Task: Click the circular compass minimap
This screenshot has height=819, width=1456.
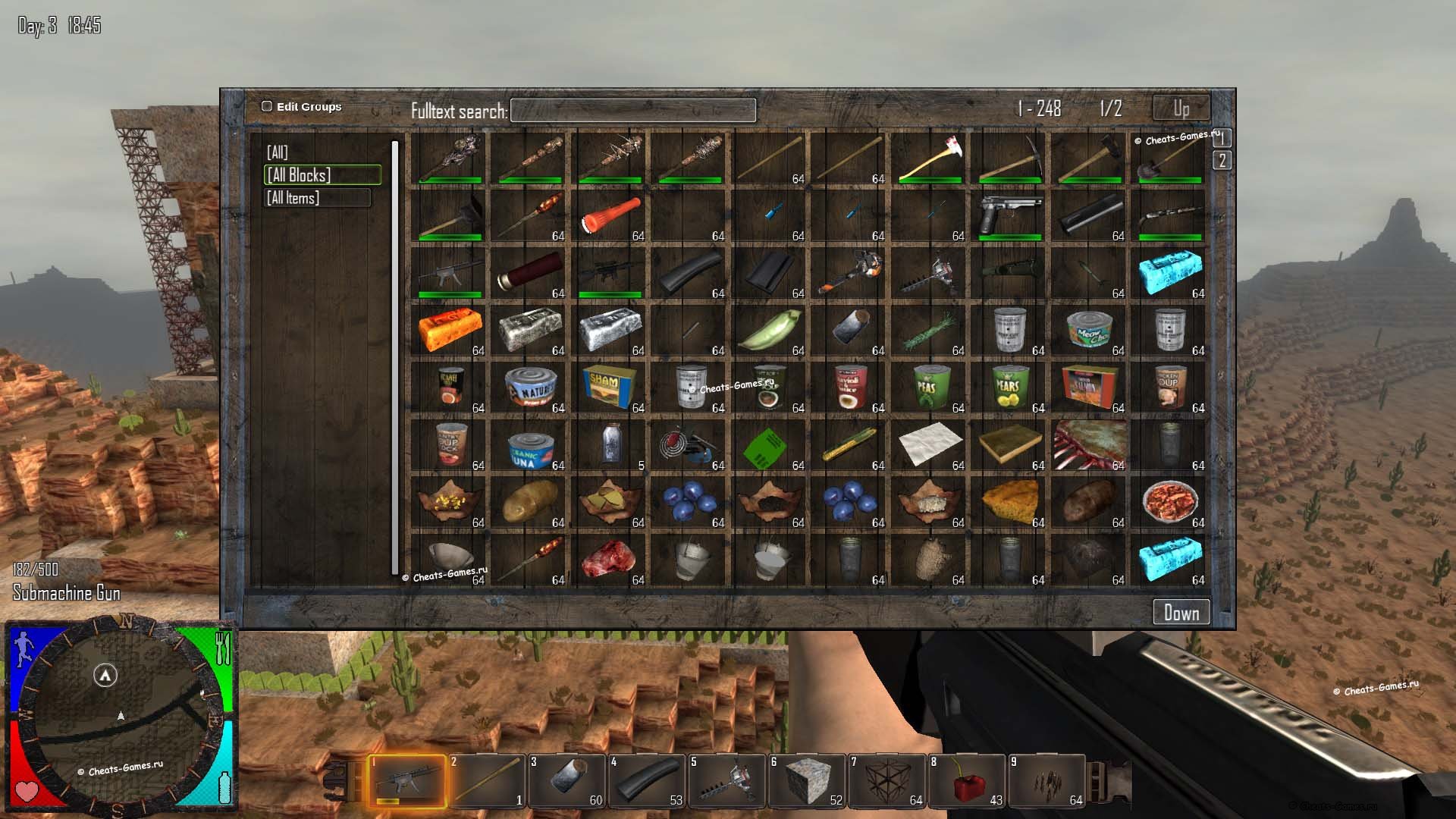Action: click(x=121, y=715)
